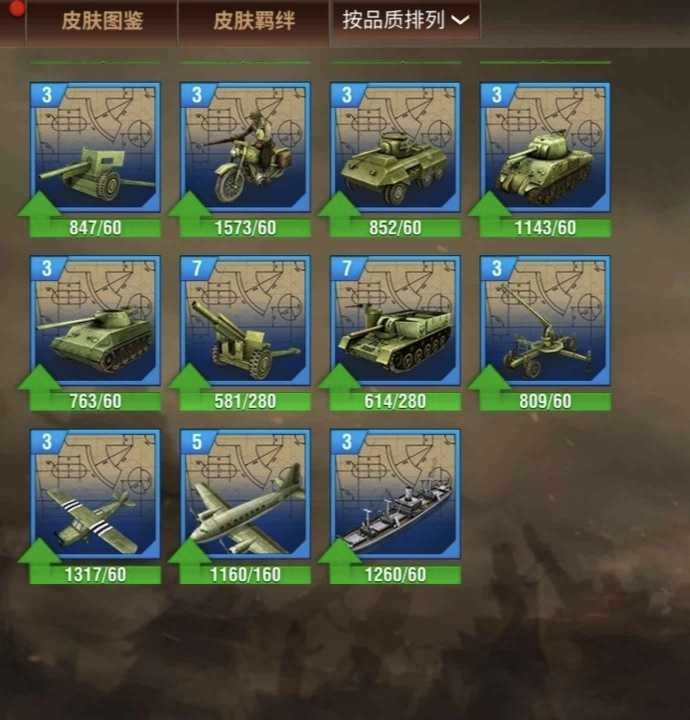This screenshot has height=720, width=690.
Task: Select the self-propelled gun card 614/280
Action: coord(395,323)
